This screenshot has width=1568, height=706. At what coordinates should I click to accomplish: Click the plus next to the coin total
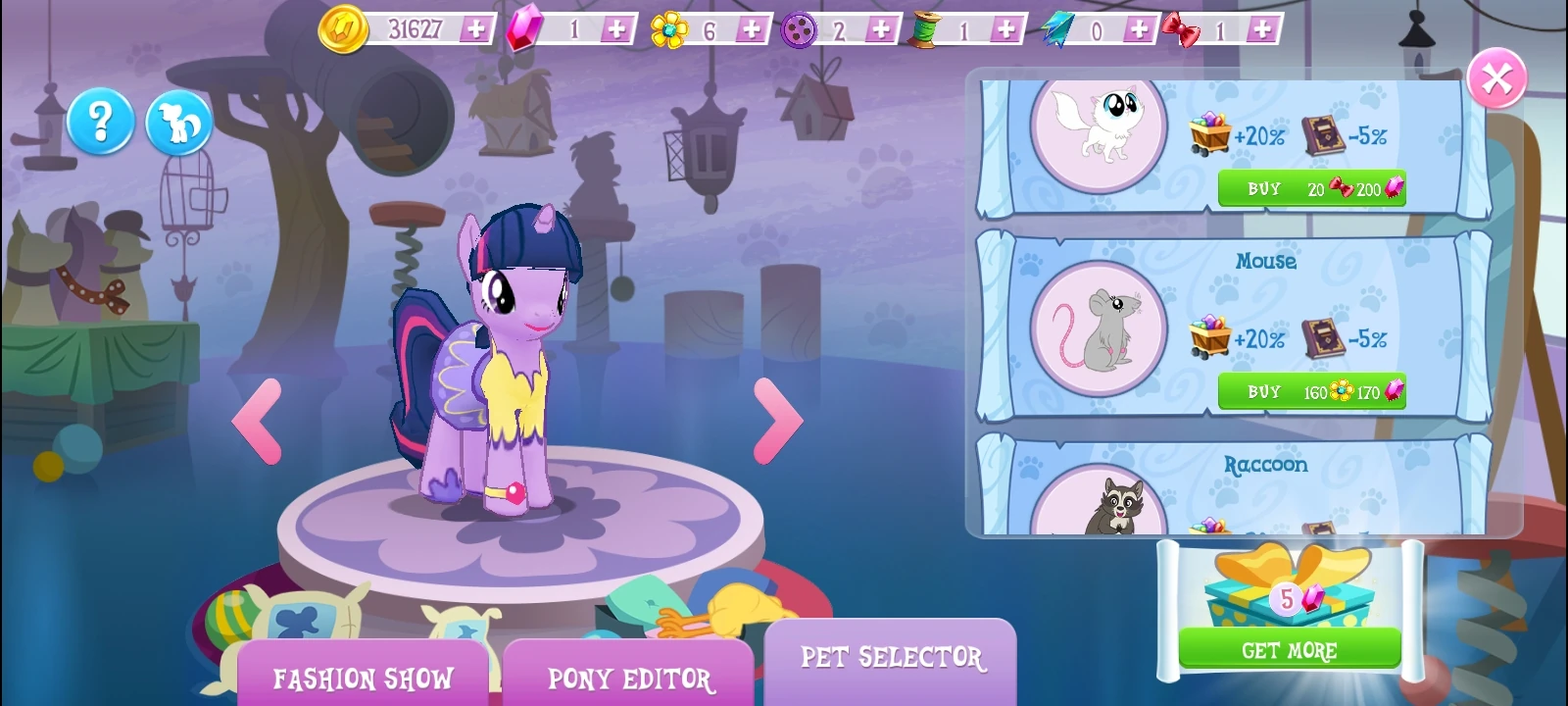(x=477, y=28)
